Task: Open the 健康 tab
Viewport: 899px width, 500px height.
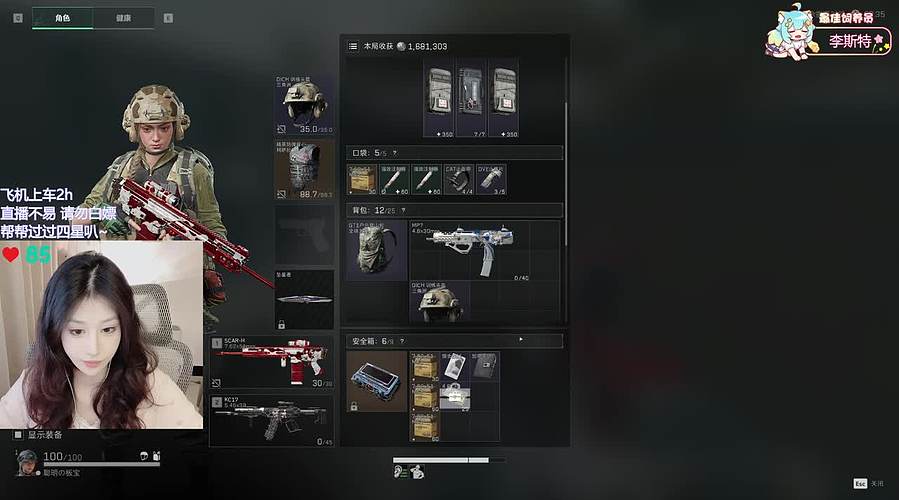Action: pos(123,18)
